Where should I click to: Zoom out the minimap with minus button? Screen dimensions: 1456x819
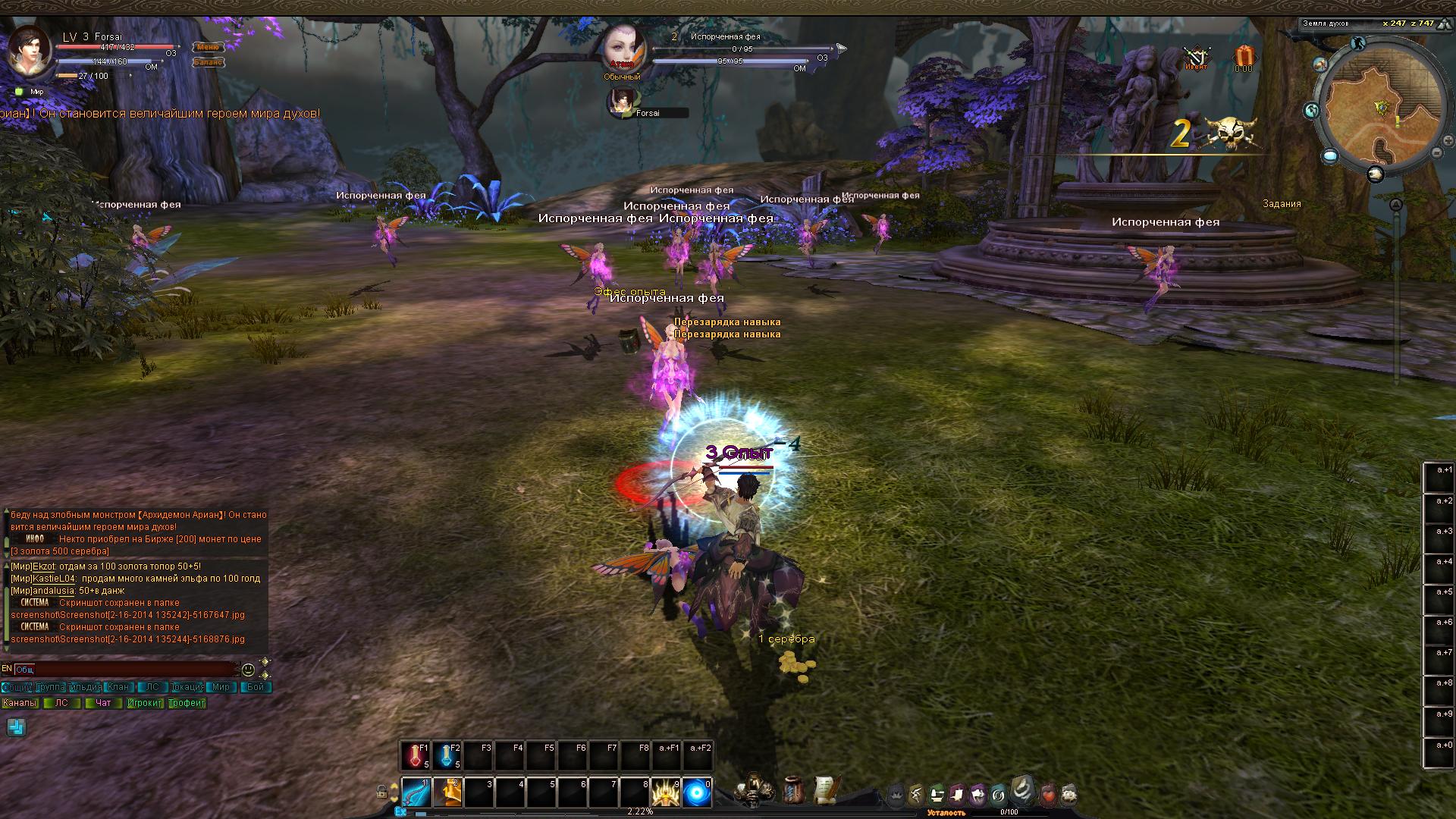click(x=1436, y=152)
